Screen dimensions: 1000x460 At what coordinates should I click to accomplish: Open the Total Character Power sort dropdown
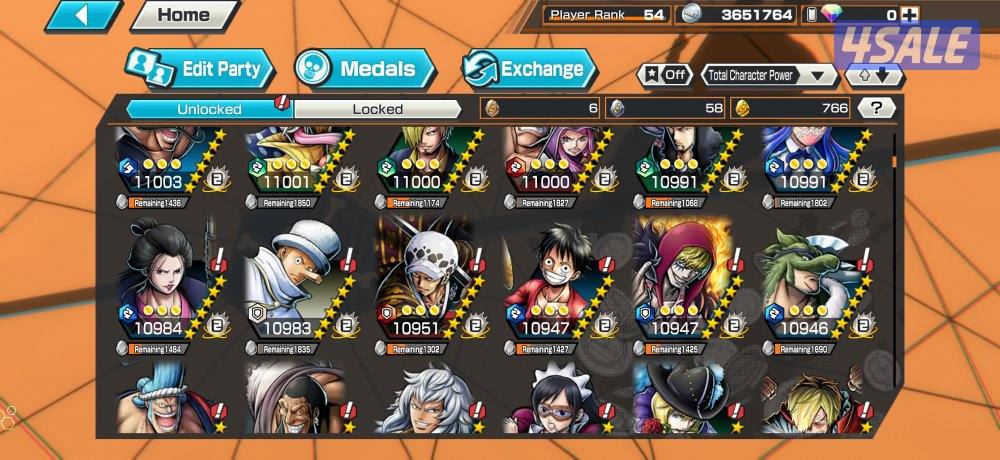click(770, 75)
